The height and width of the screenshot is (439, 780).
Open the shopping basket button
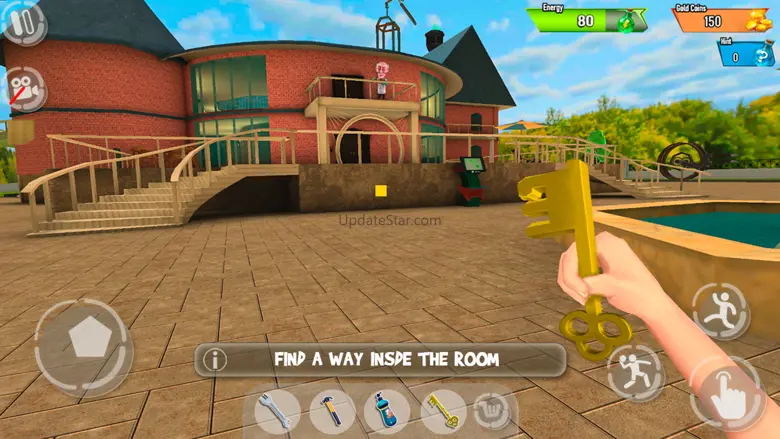pos(491,410)
